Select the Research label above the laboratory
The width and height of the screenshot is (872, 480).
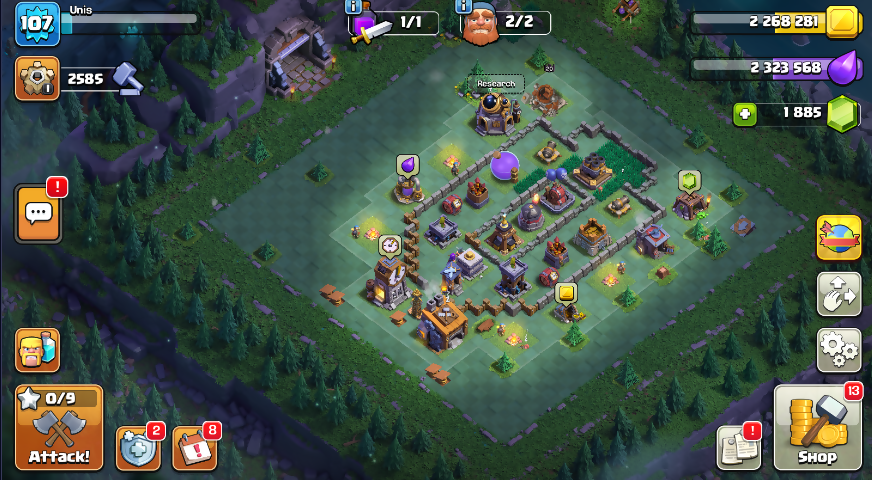(495, 83)
